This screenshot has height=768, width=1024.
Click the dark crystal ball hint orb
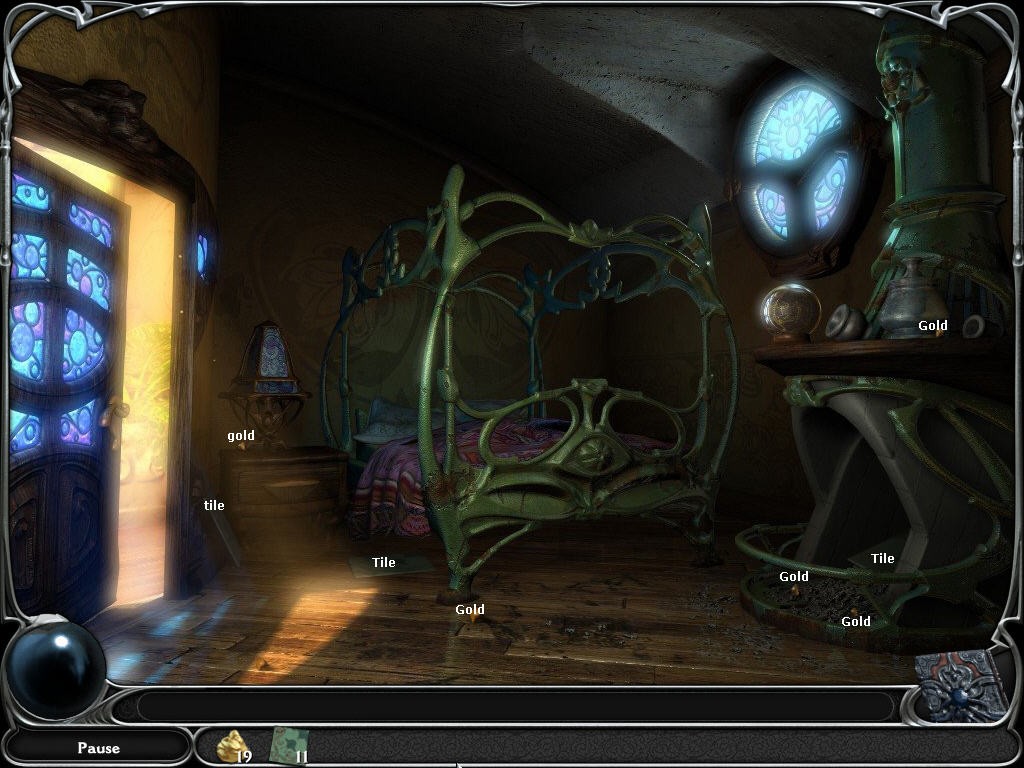click(56, 667)
